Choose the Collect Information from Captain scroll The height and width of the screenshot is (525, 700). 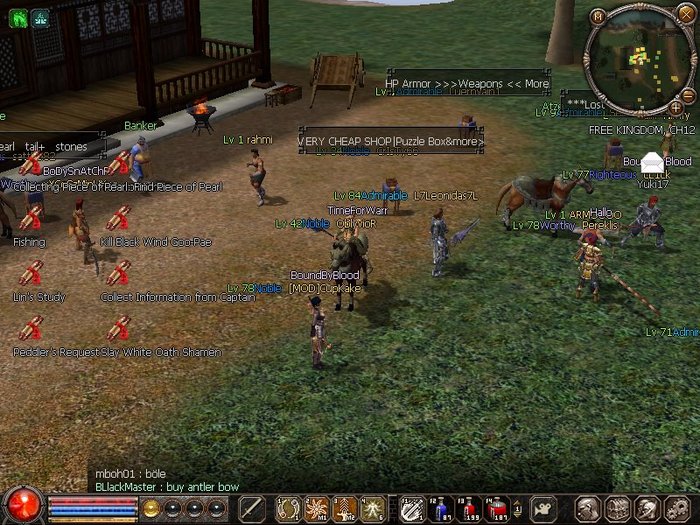tap(118, 273)
